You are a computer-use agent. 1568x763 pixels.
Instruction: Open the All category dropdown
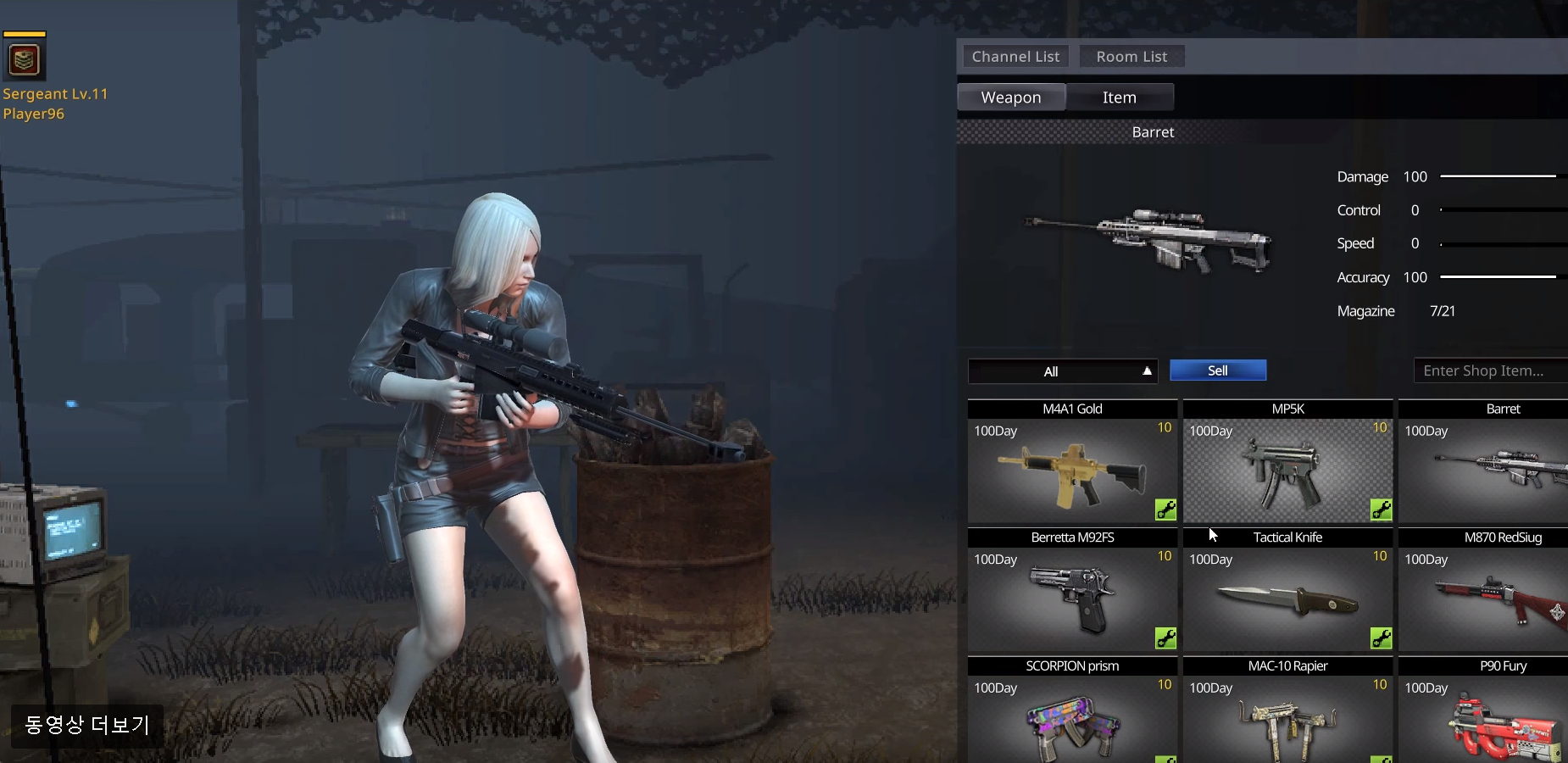[1063, 371]
